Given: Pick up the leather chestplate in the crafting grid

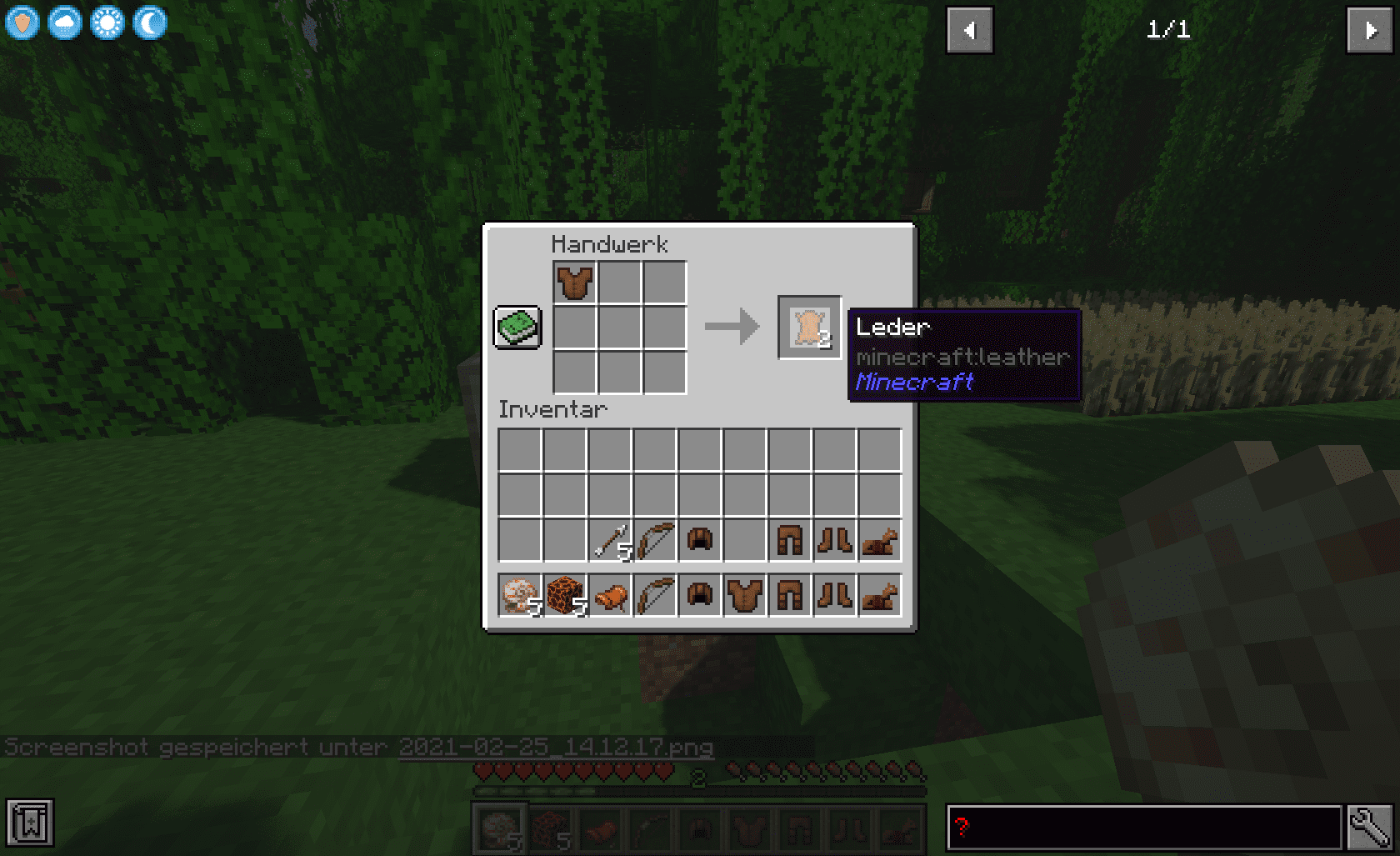Looking at the screenshot, I should point(575,283).
